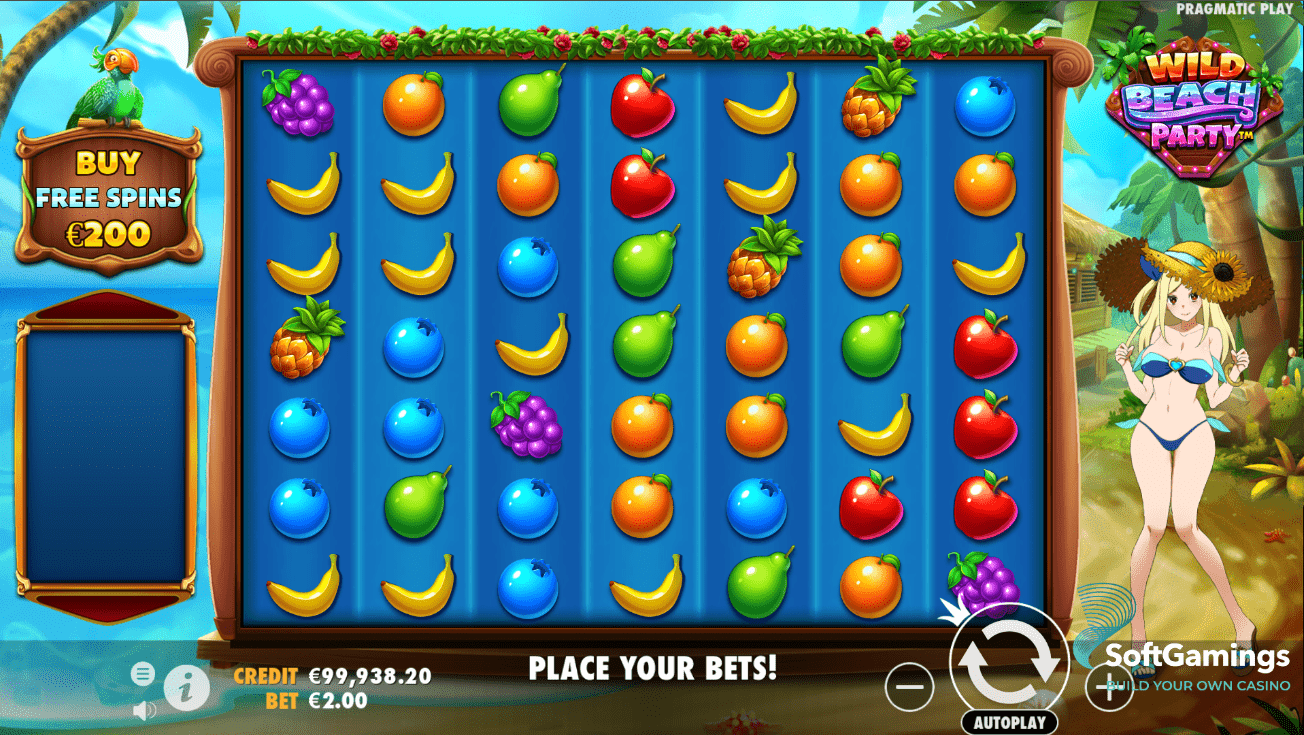Open the game information (i) button
The width and height of the screenshot is (1304, 735).
click(187, 687)
